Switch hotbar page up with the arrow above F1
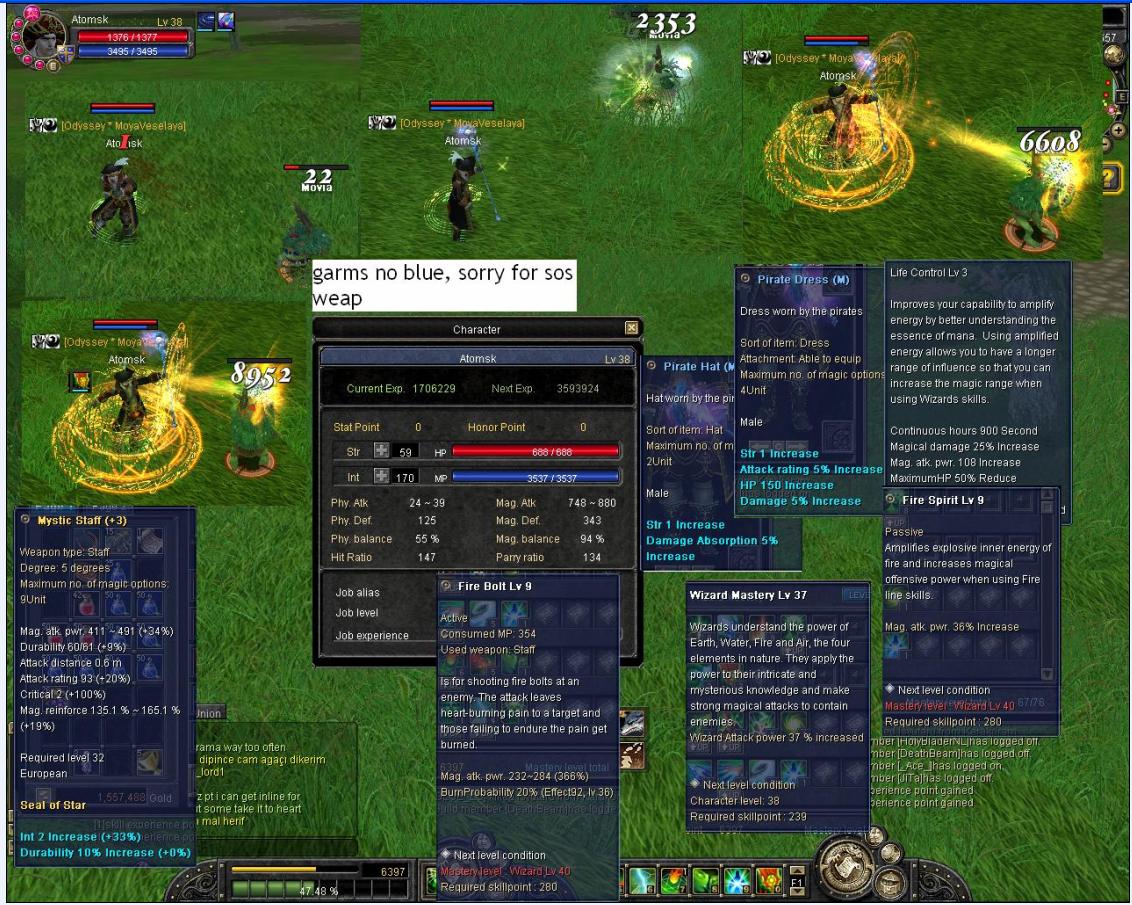 coord(798,870)
